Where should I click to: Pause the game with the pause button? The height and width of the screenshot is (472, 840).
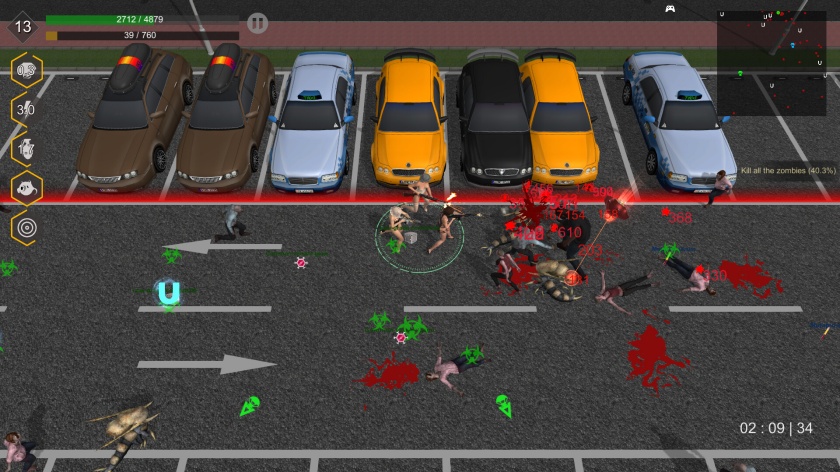click(257, 23)
